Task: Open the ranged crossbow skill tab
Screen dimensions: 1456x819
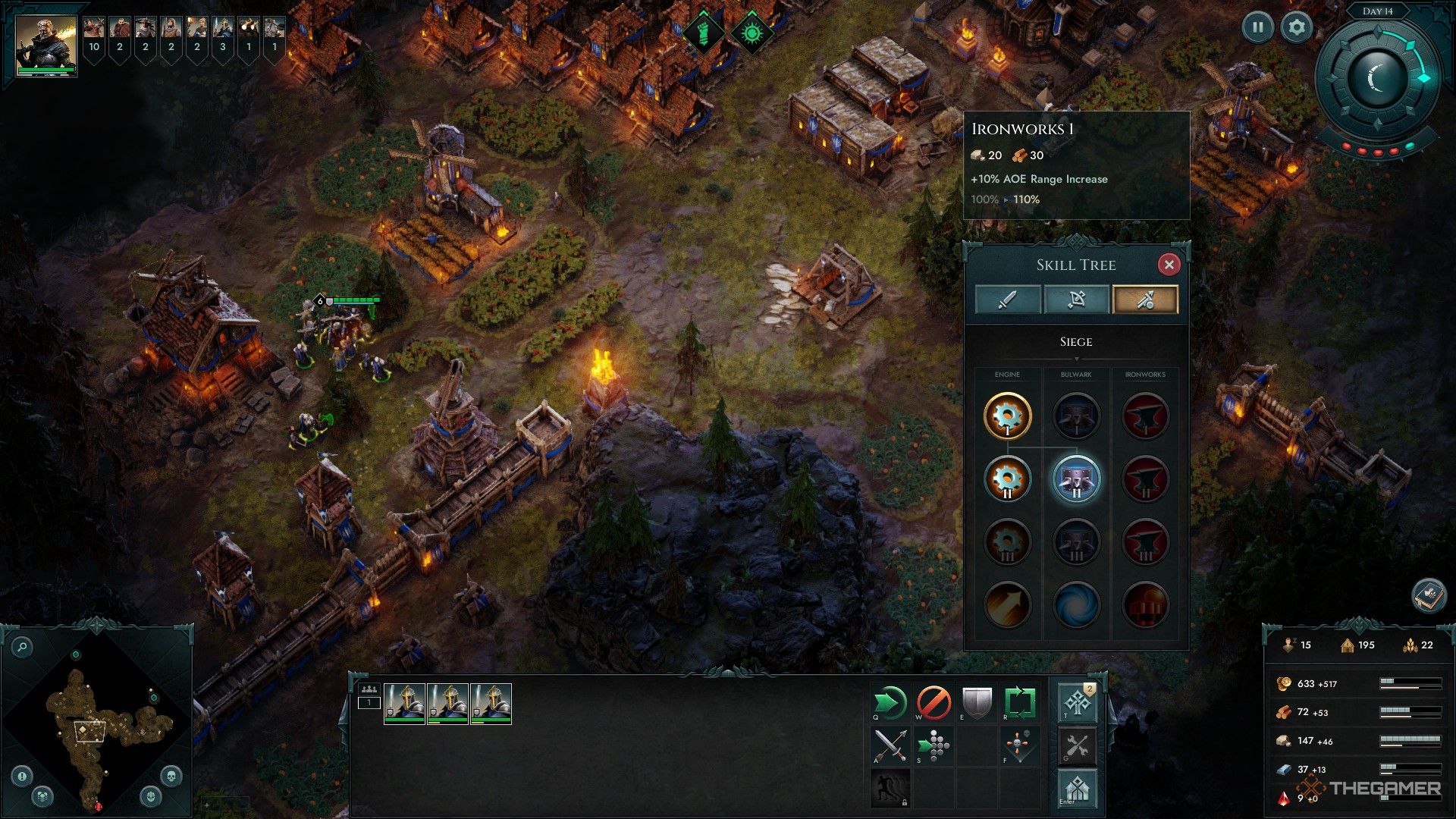Action: 1077,299
